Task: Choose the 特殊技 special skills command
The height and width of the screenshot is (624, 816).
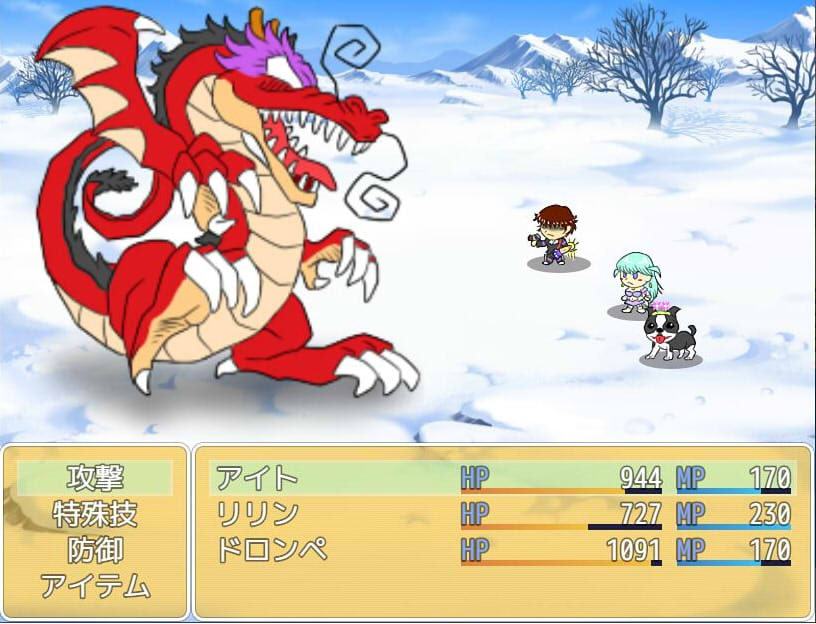Action: 95,514
